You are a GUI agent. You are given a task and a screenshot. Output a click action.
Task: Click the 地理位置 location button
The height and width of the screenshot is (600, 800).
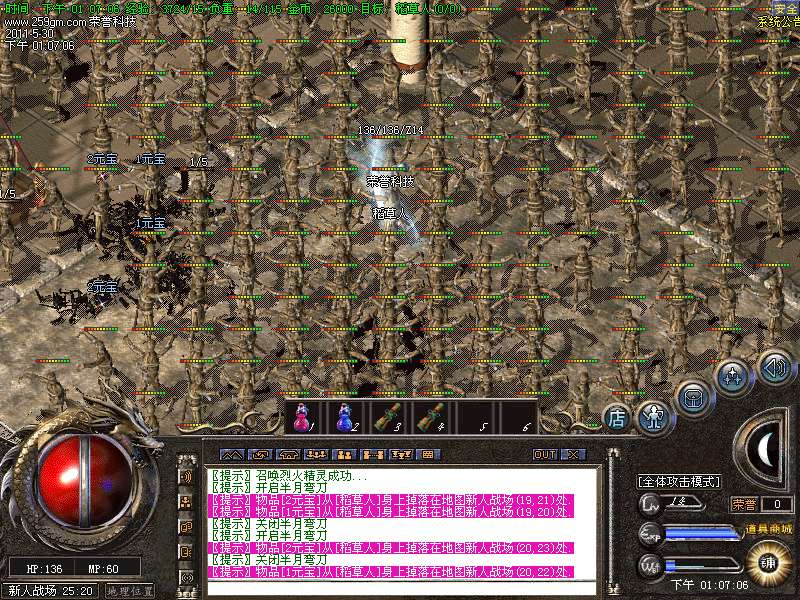(131, 591)
